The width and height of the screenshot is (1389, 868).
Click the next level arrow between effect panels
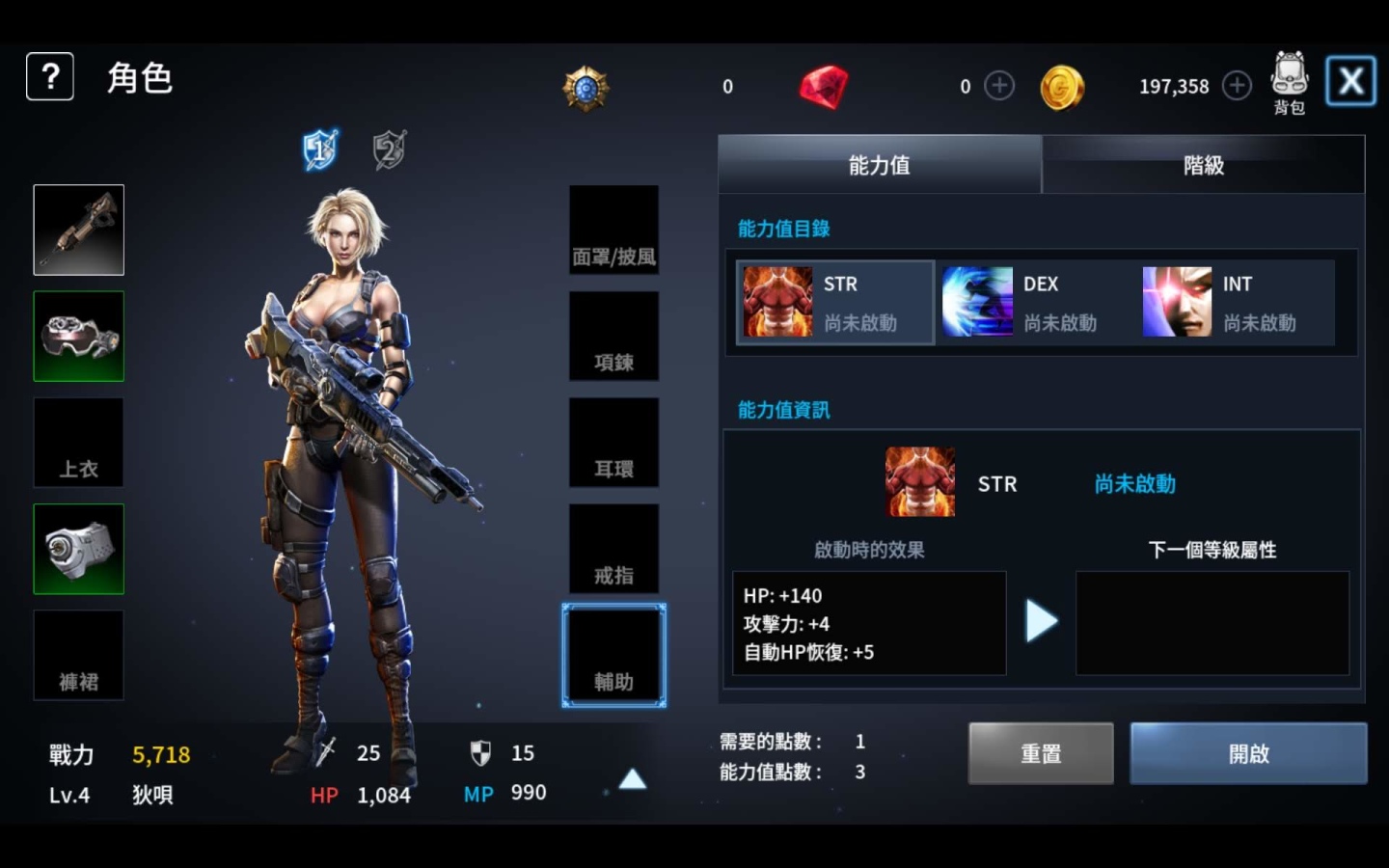coord(1043,621)
